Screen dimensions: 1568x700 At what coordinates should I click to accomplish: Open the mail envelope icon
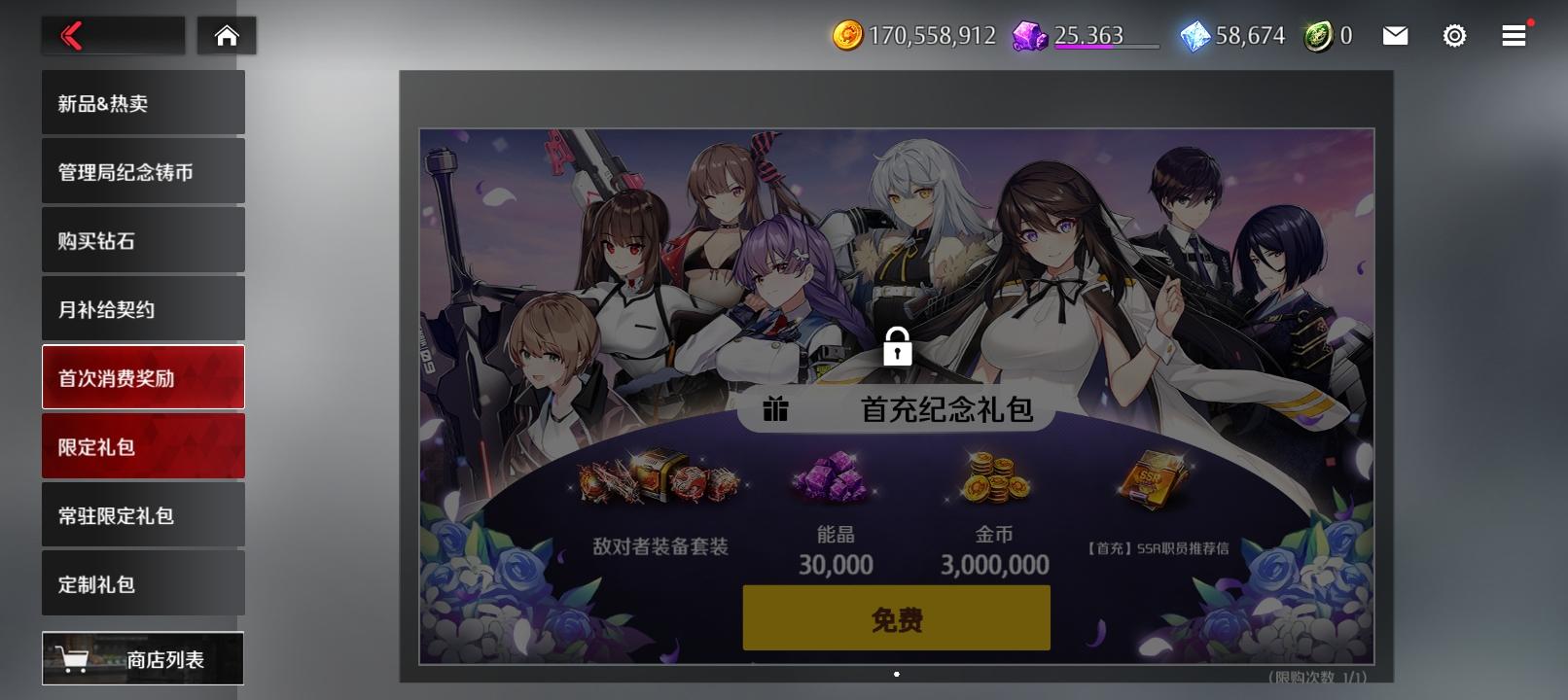pyautogui.click(x=1395, y=35)
